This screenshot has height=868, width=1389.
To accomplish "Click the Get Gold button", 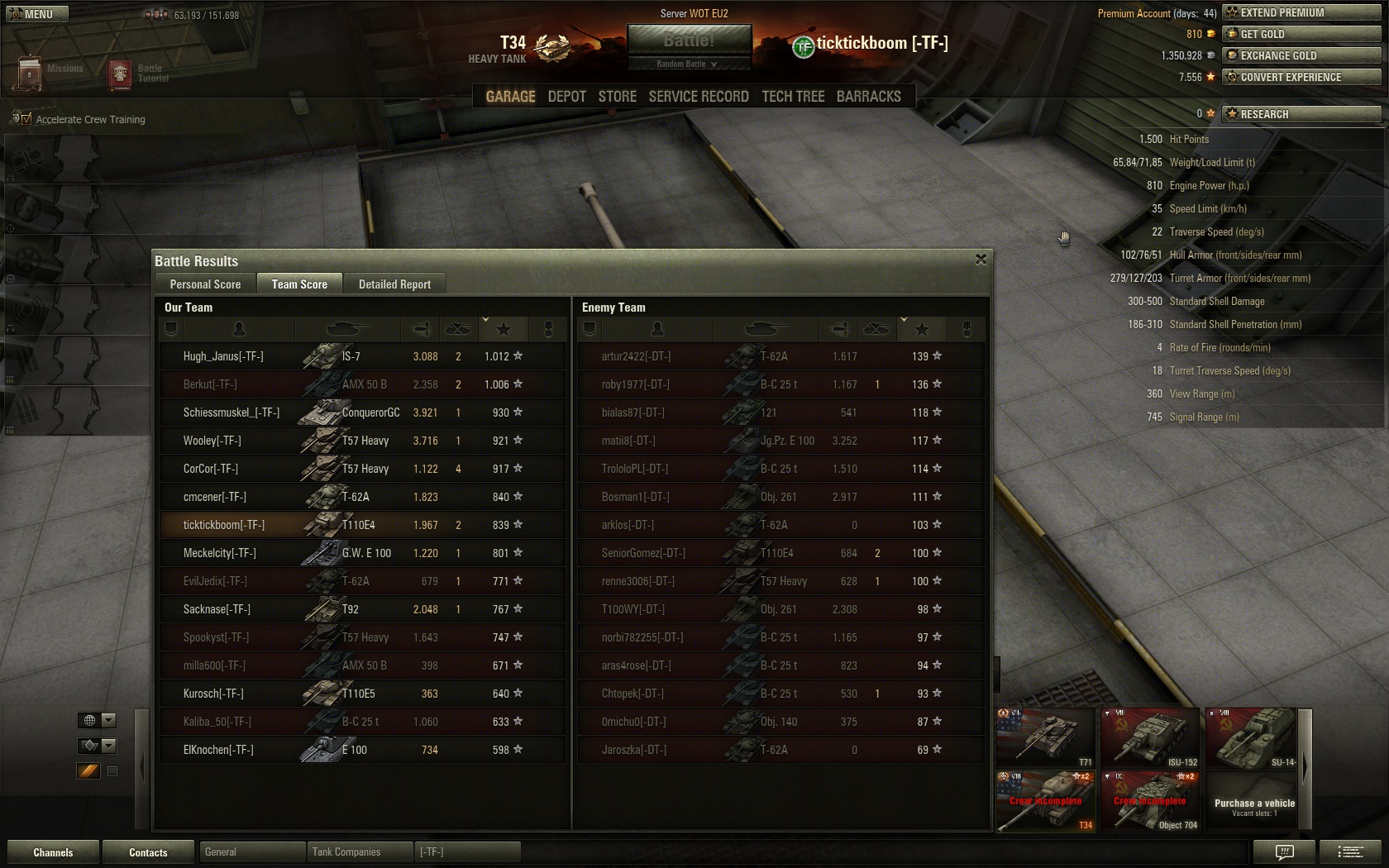I will (1301, 34).
